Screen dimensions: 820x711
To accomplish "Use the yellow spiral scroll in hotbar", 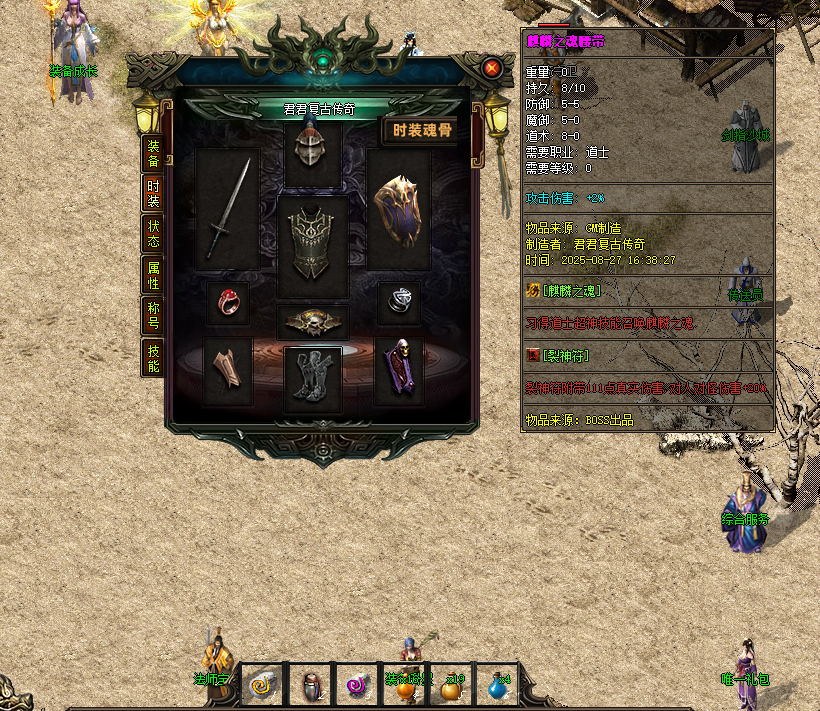I will pos(263,684).
